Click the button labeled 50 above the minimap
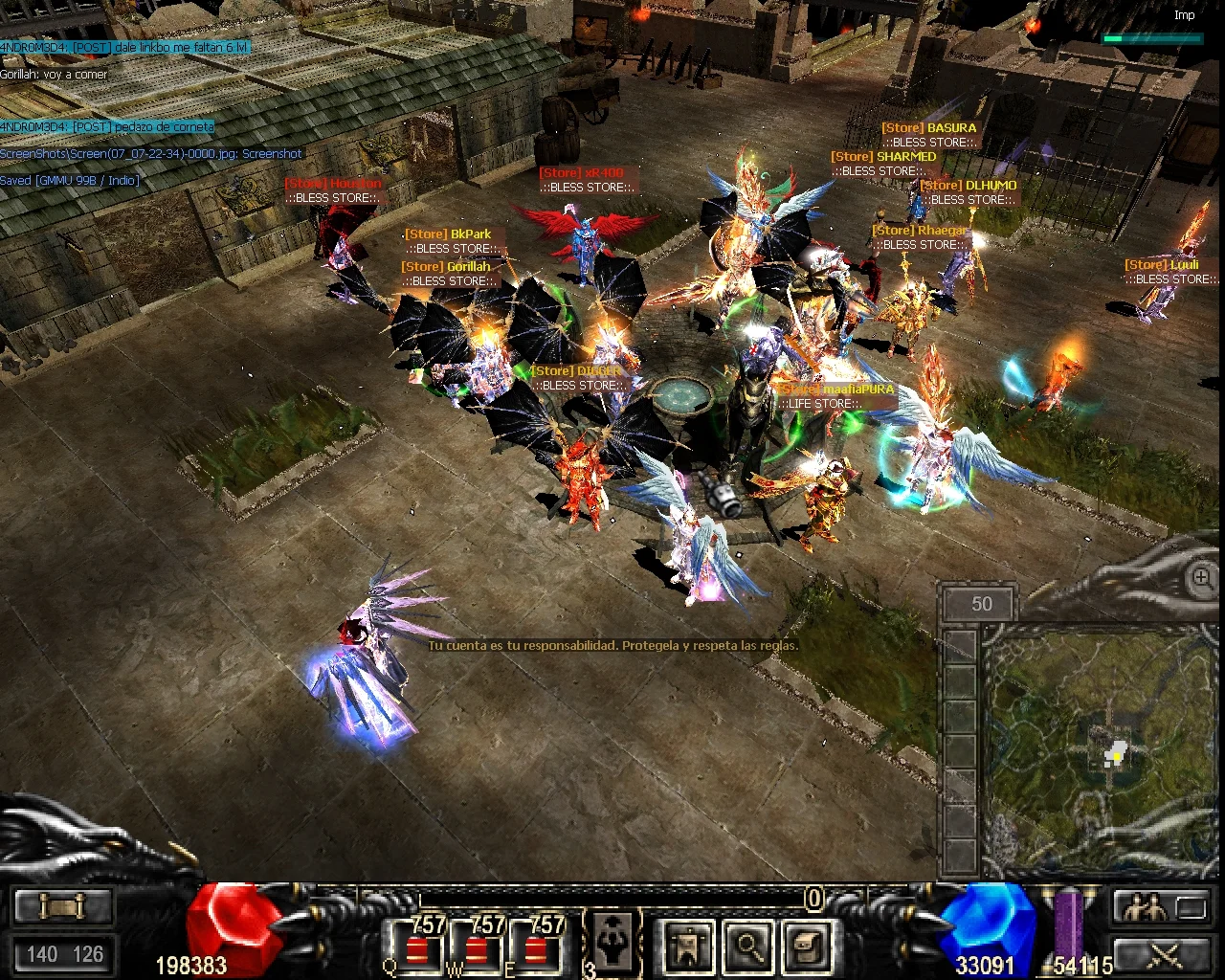 coord(981,604)
